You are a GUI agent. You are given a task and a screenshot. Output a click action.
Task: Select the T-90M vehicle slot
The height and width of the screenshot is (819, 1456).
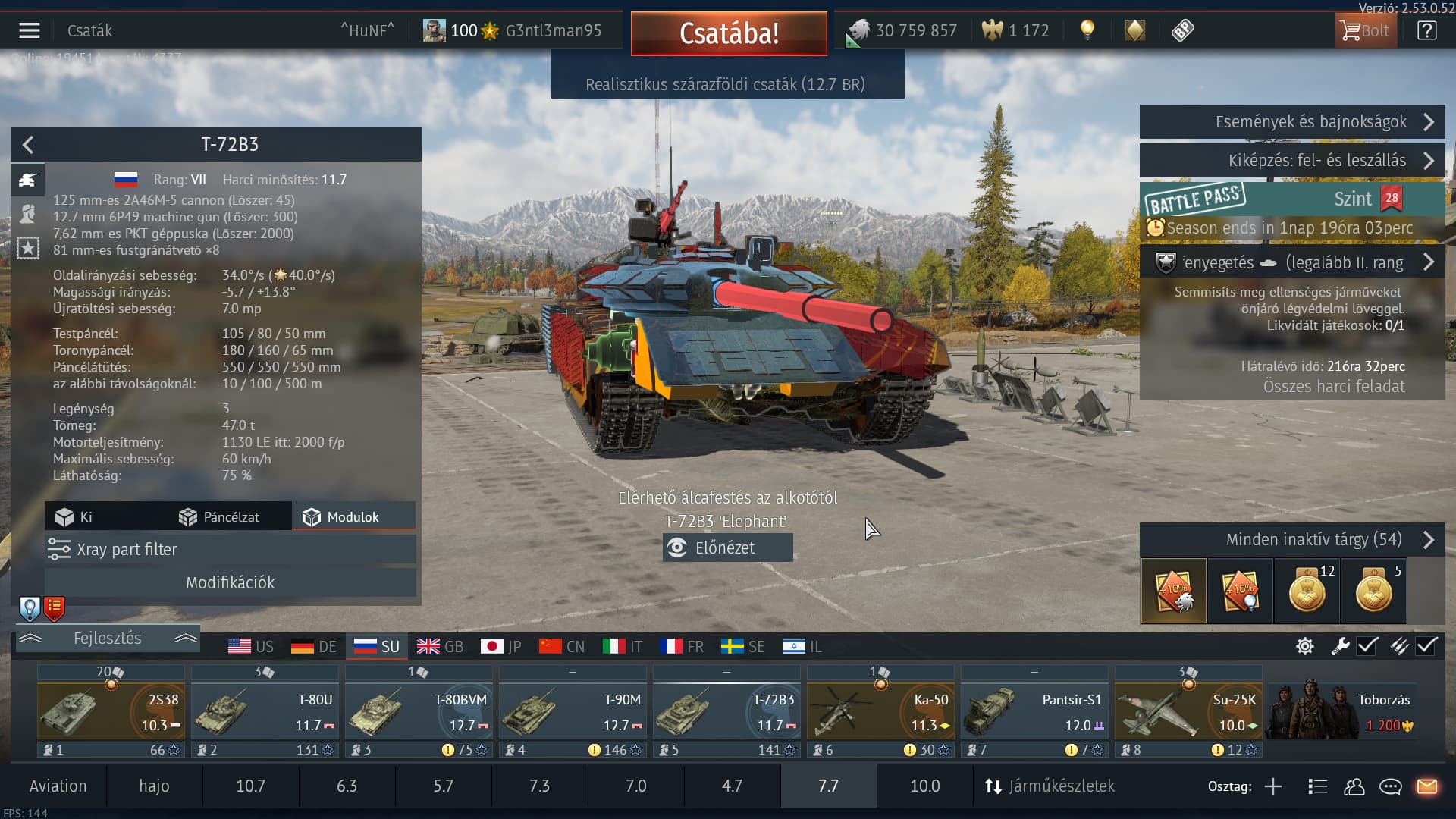coord(573,711)
